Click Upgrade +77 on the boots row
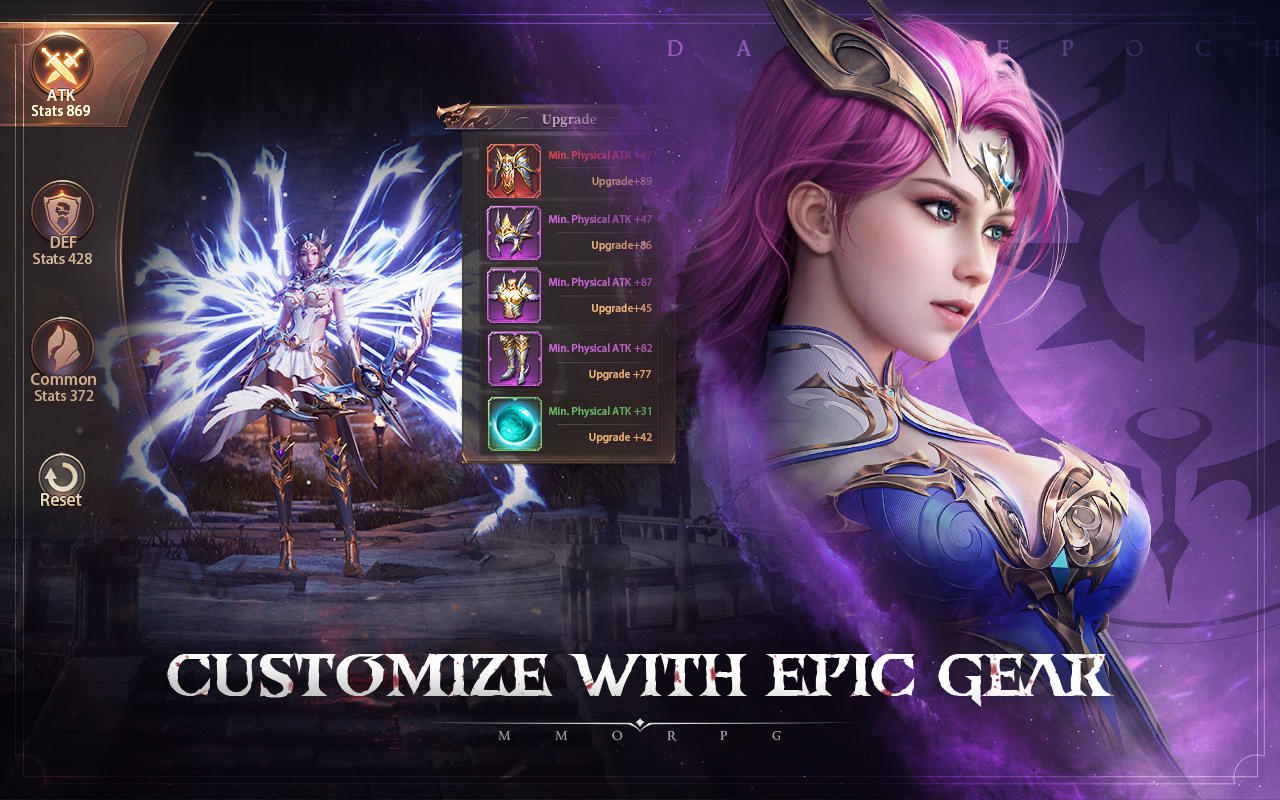 (x=622, y=373)
